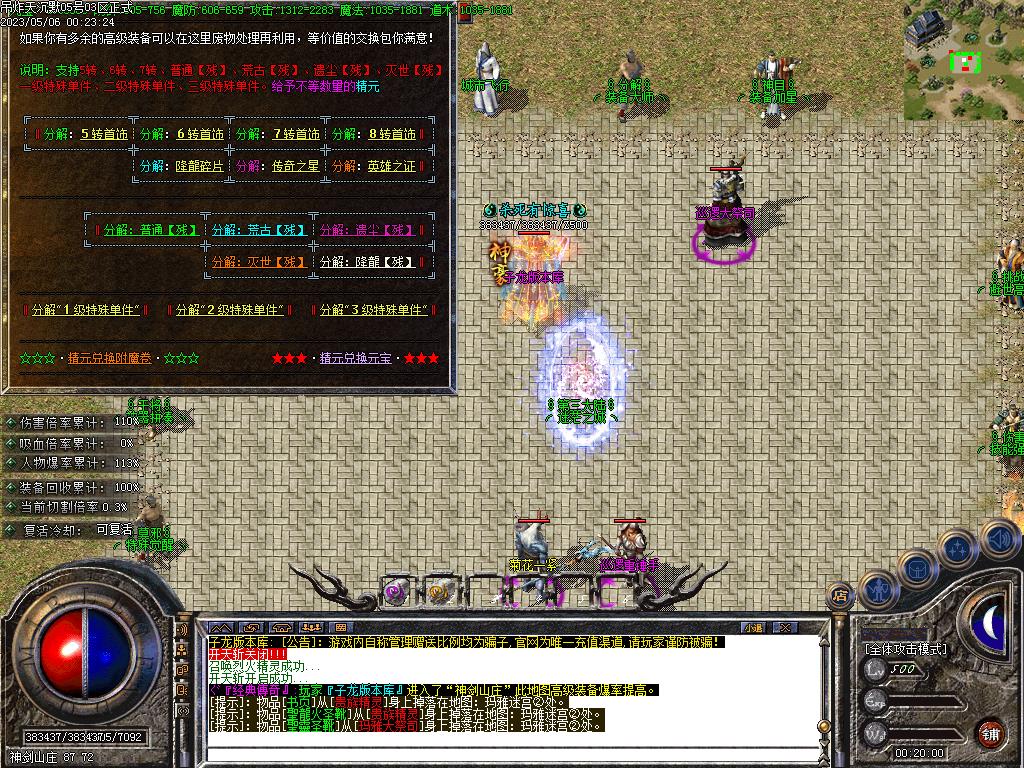The image size is (1024, 768).
Task: Open the skills sparkle icon
Action: point(957,548)
